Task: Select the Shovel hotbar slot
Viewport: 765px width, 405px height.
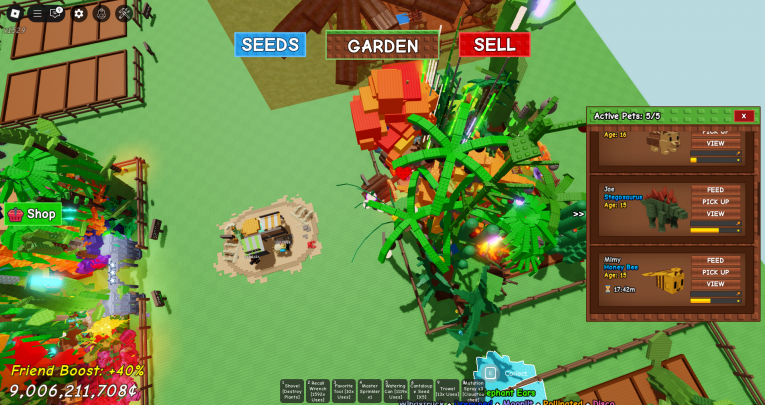Action: point(292,391)
